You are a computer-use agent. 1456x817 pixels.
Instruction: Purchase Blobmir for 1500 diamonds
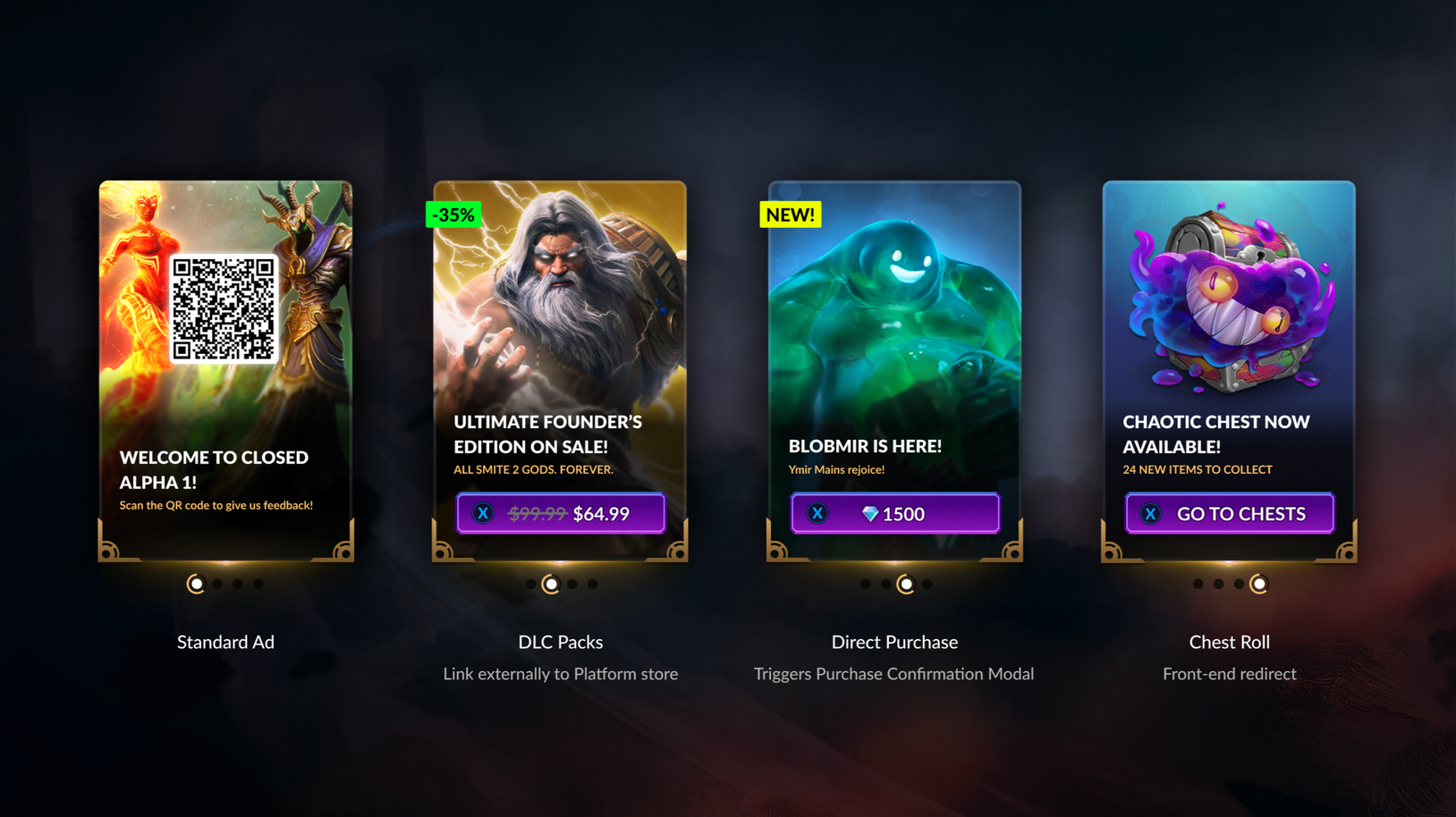(x=894, y=514)
